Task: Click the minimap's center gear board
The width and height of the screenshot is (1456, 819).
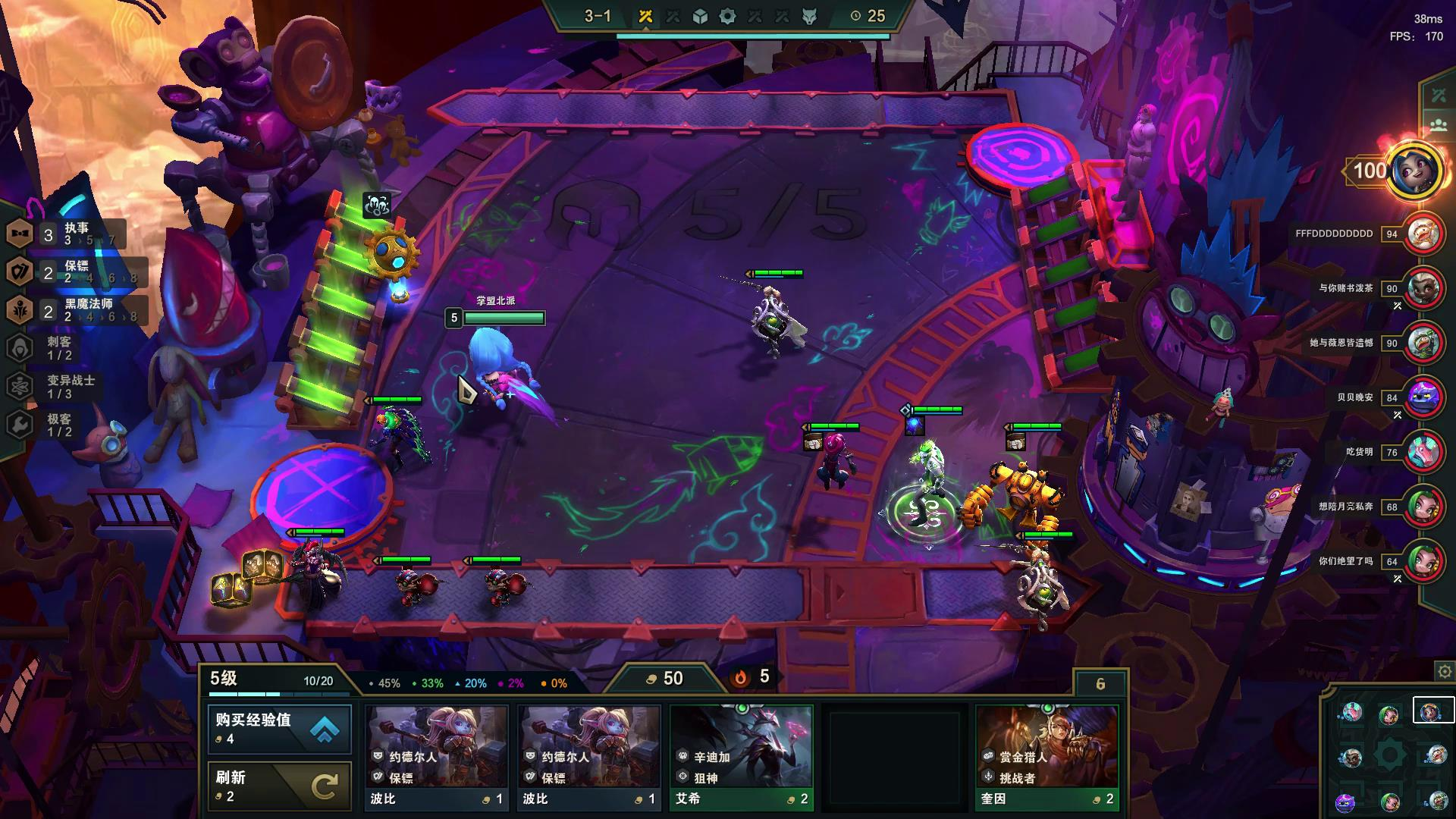Action: pos(1390,755)
